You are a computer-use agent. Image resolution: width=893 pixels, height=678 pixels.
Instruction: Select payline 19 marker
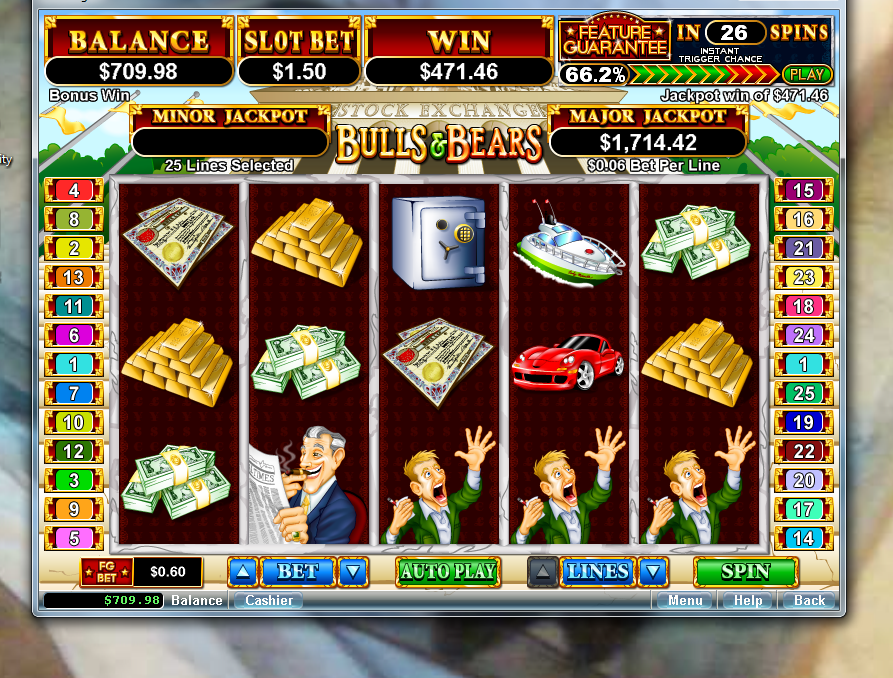pos(803,422)
